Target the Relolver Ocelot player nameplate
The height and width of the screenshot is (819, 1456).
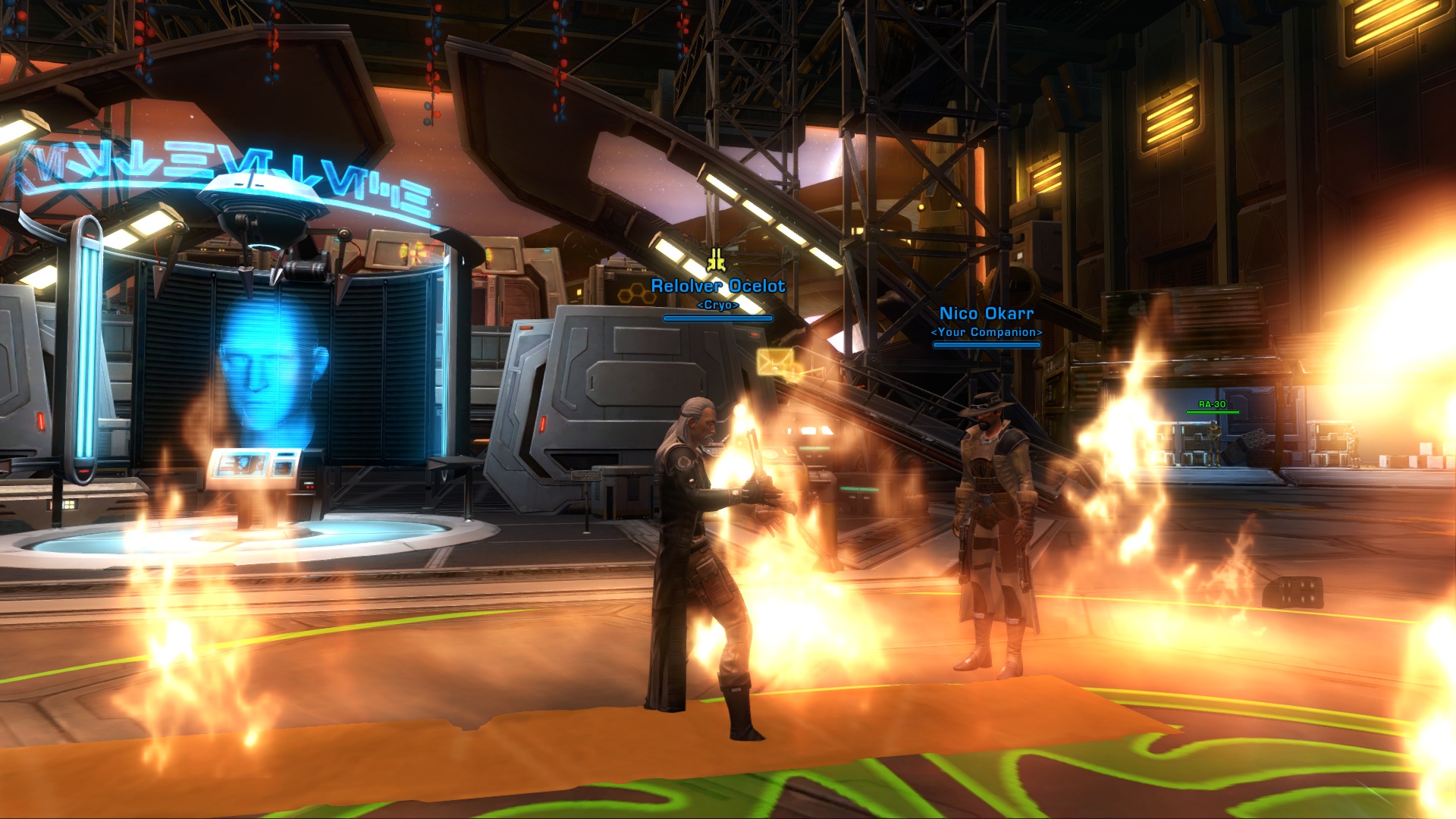pos(717,287)
